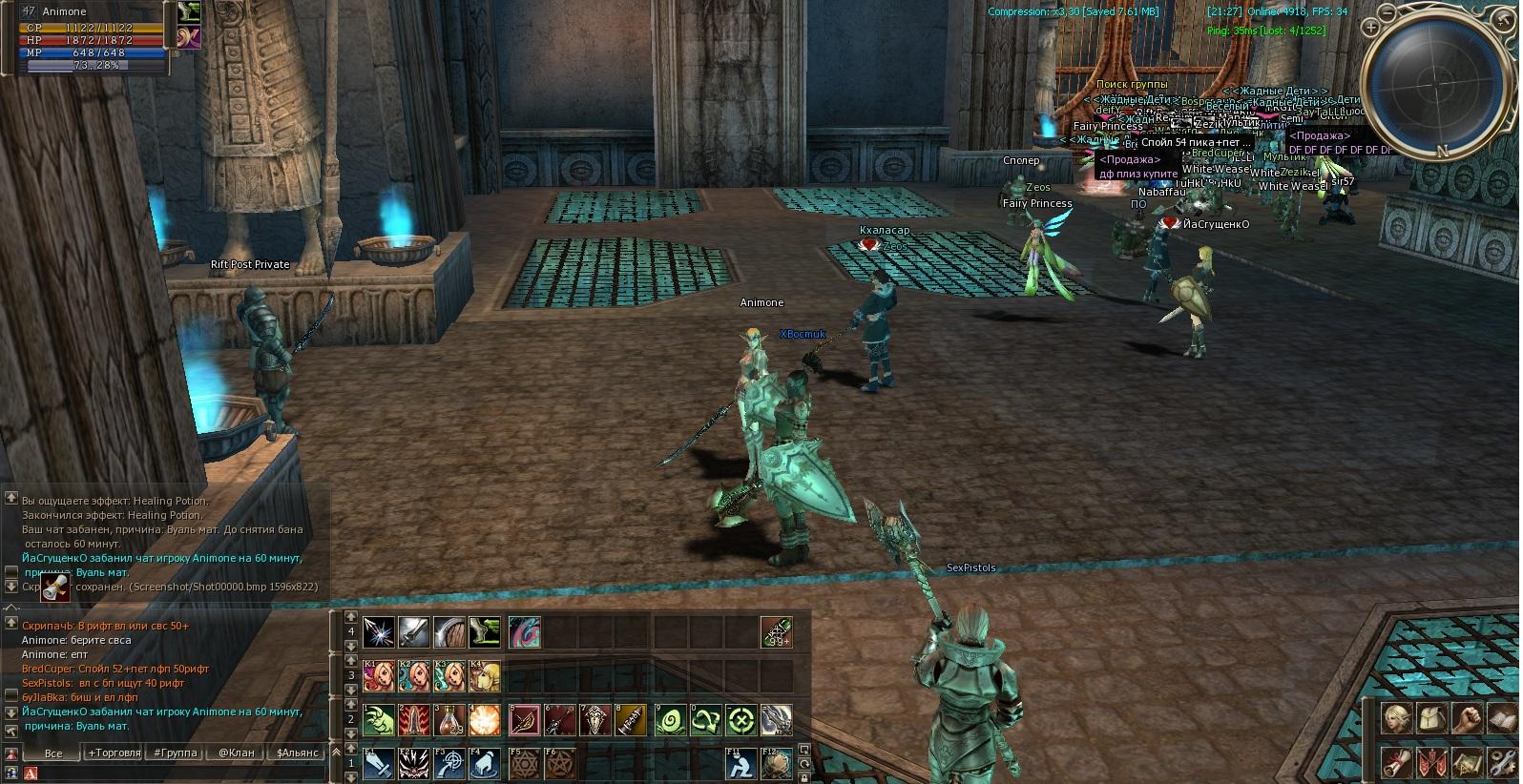This screenshot has width=1523, height=784.
Task: Use the soulshot stack showing 99+
Action: pos(776,632)
